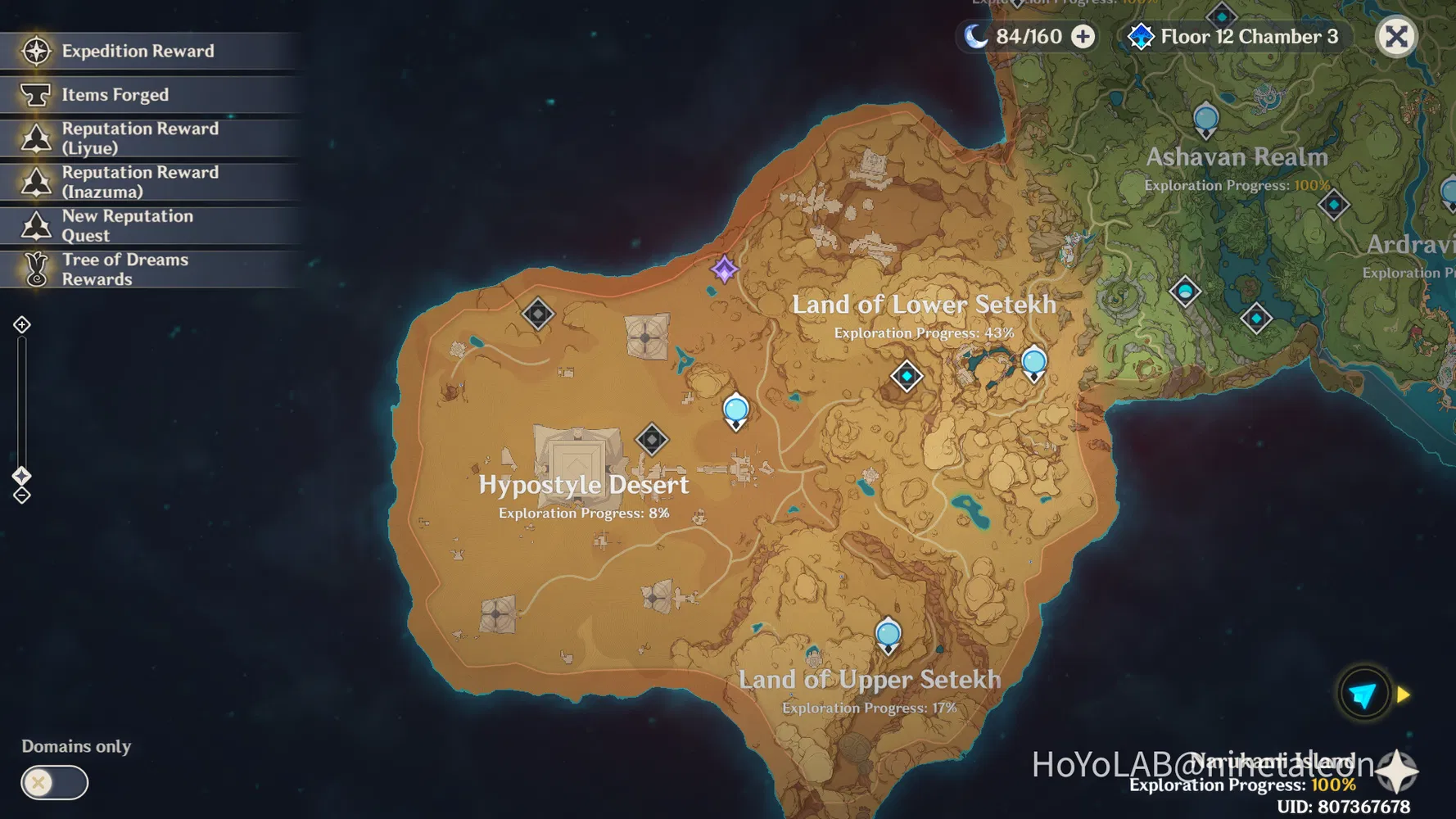Disable the Domains only toggle
This screenshot has height=819, width=1456.
coord(52,783)
